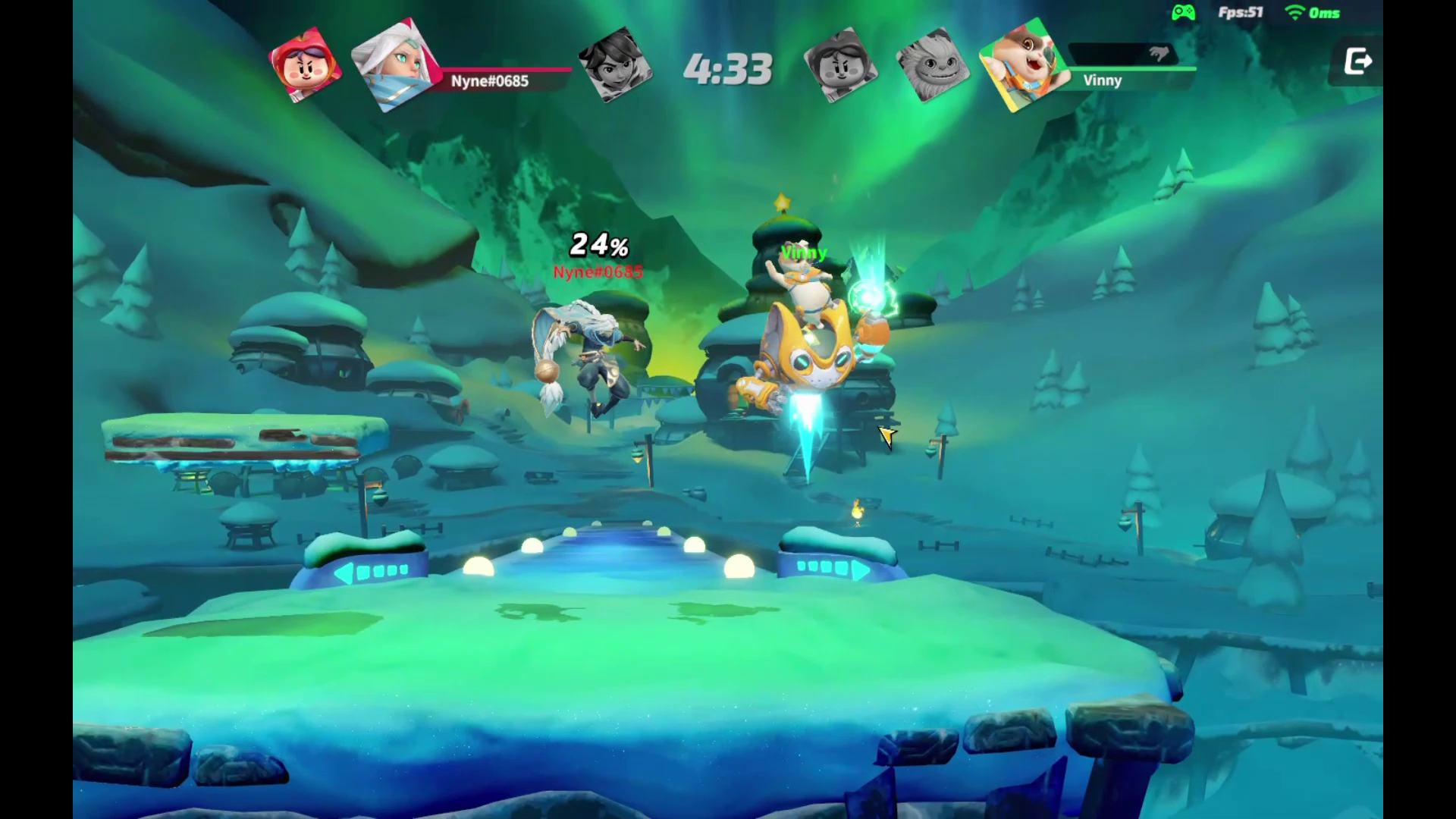Viewport: 1456px width, 819px height.
Task: Select the red-hooded character portrait
Action: click(305, 65)
